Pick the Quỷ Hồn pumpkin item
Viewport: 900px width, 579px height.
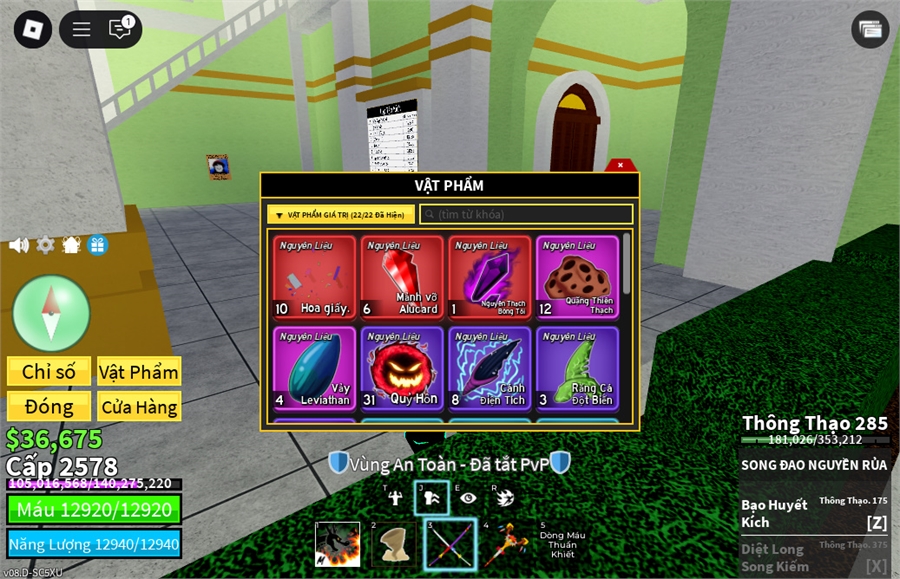tap(402, 368)
